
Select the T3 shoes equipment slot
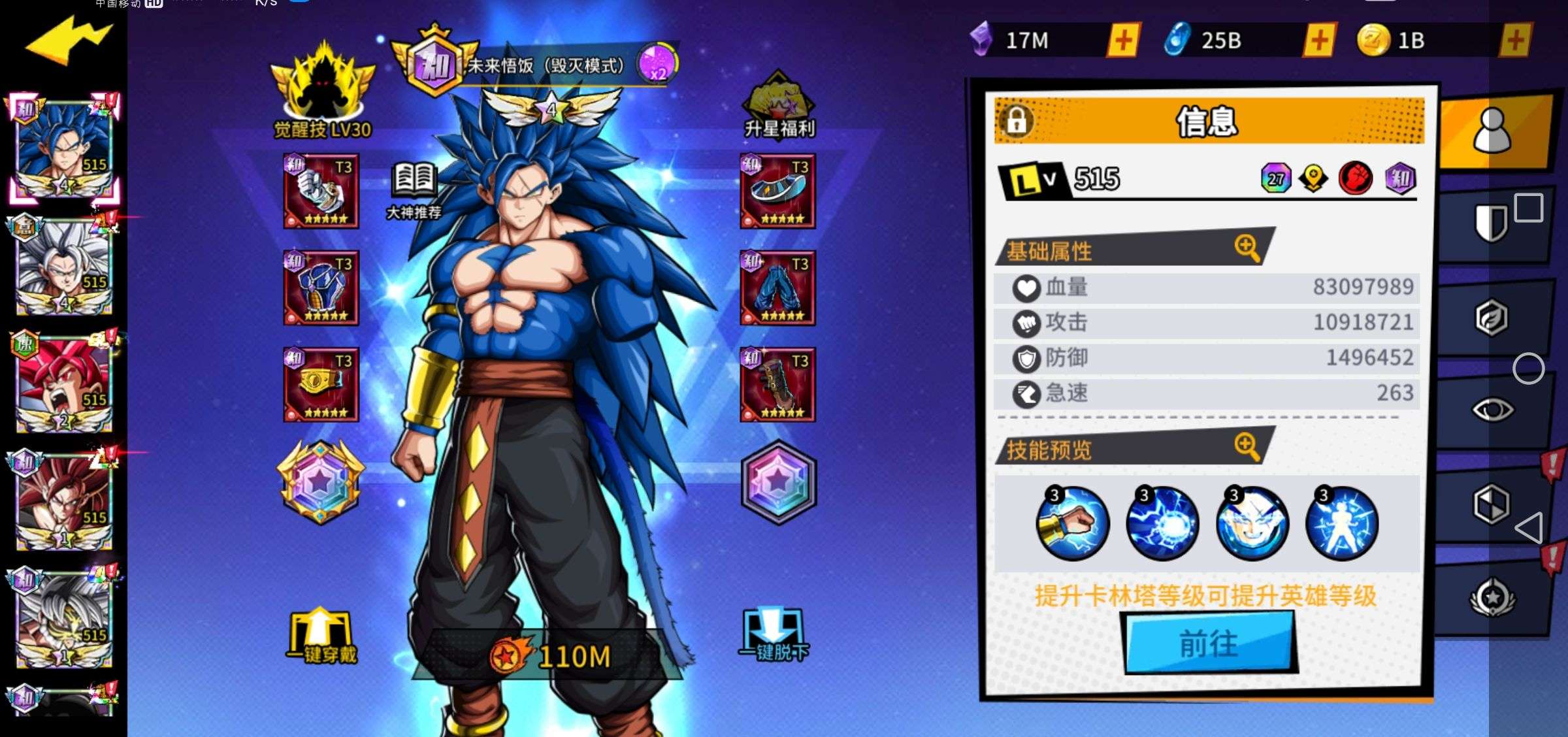point(777,191)
